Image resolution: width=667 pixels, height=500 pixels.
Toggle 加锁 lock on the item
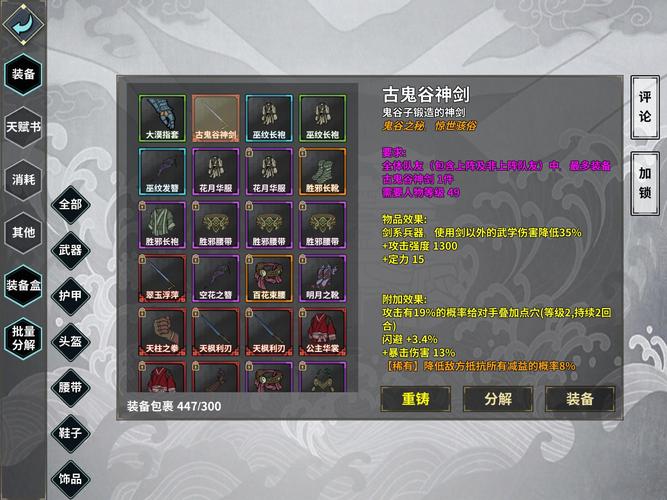(x=645, y=182)
